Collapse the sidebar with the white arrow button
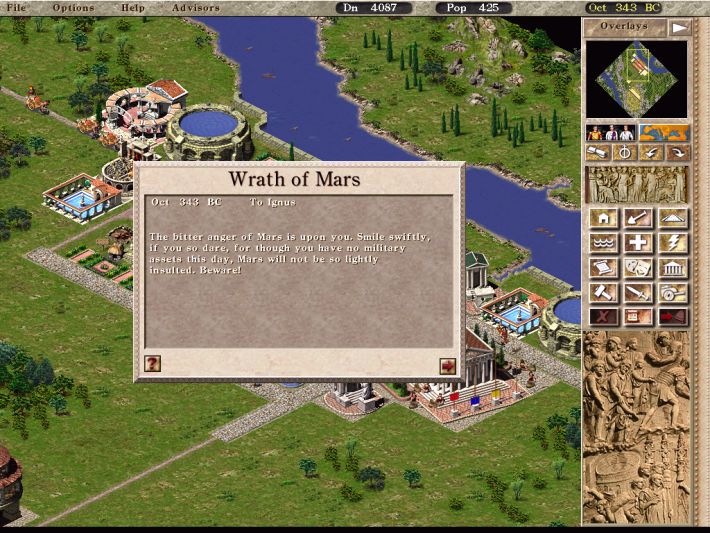The height and width of the screenshot is (533, 710). [x=679, y=27]
